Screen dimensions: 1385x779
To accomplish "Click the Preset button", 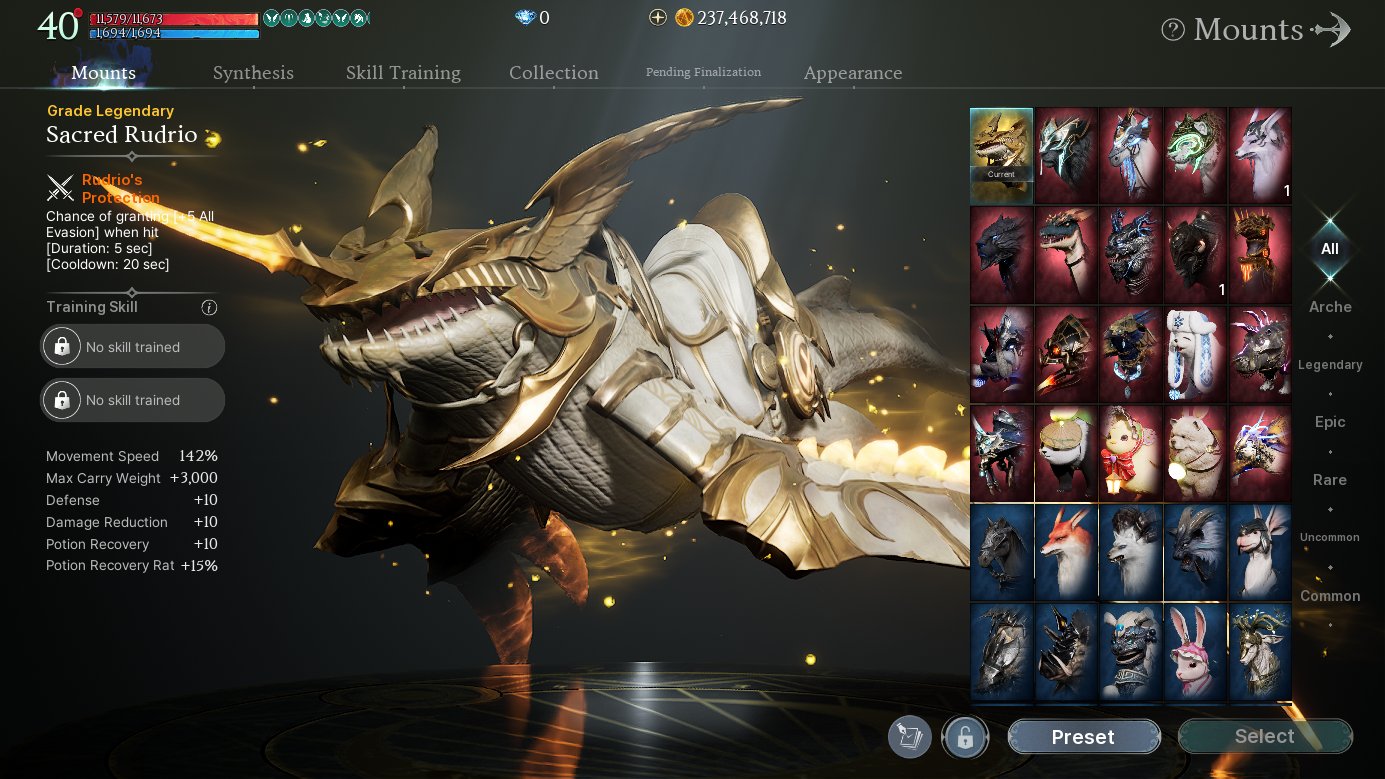I will [1083, 737].
